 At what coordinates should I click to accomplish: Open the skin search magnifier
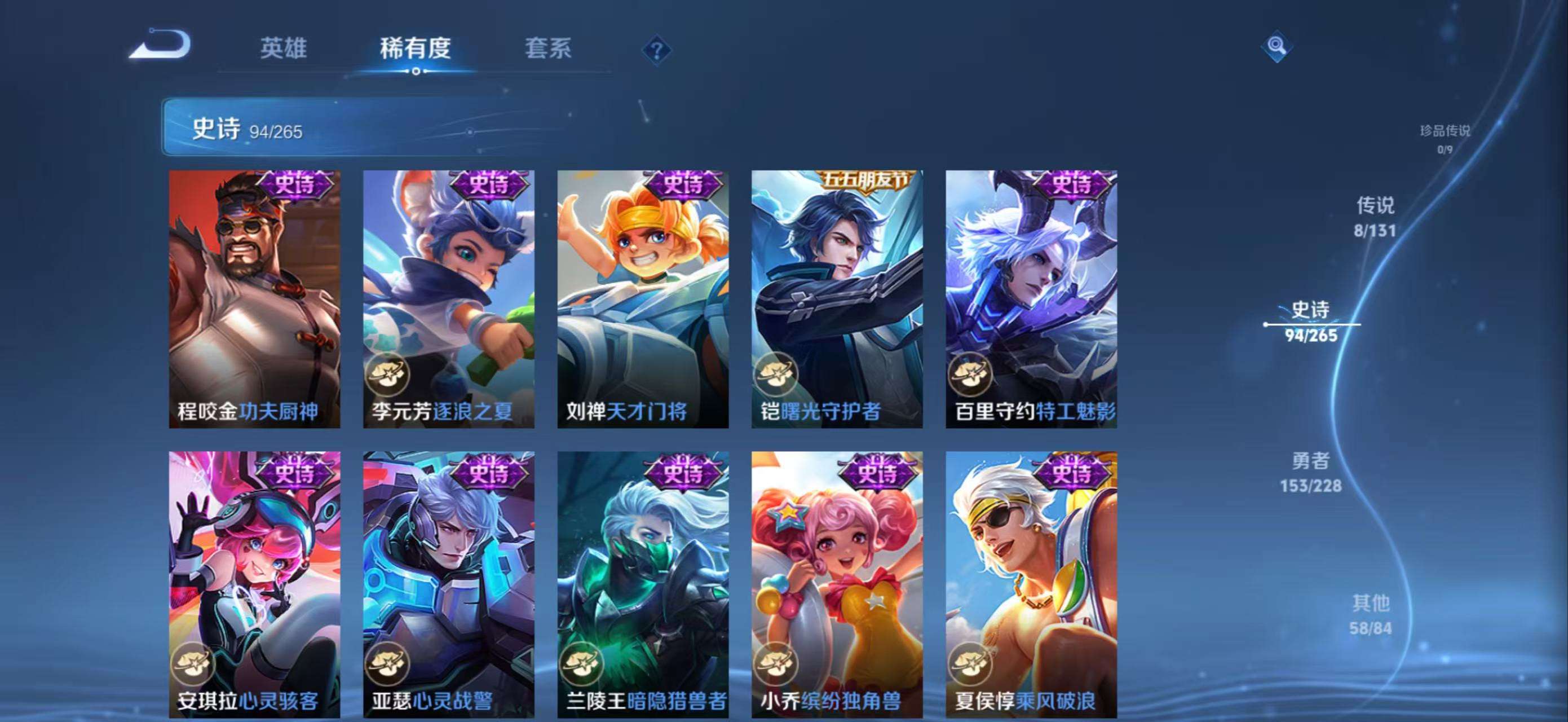coord(1277,46)
